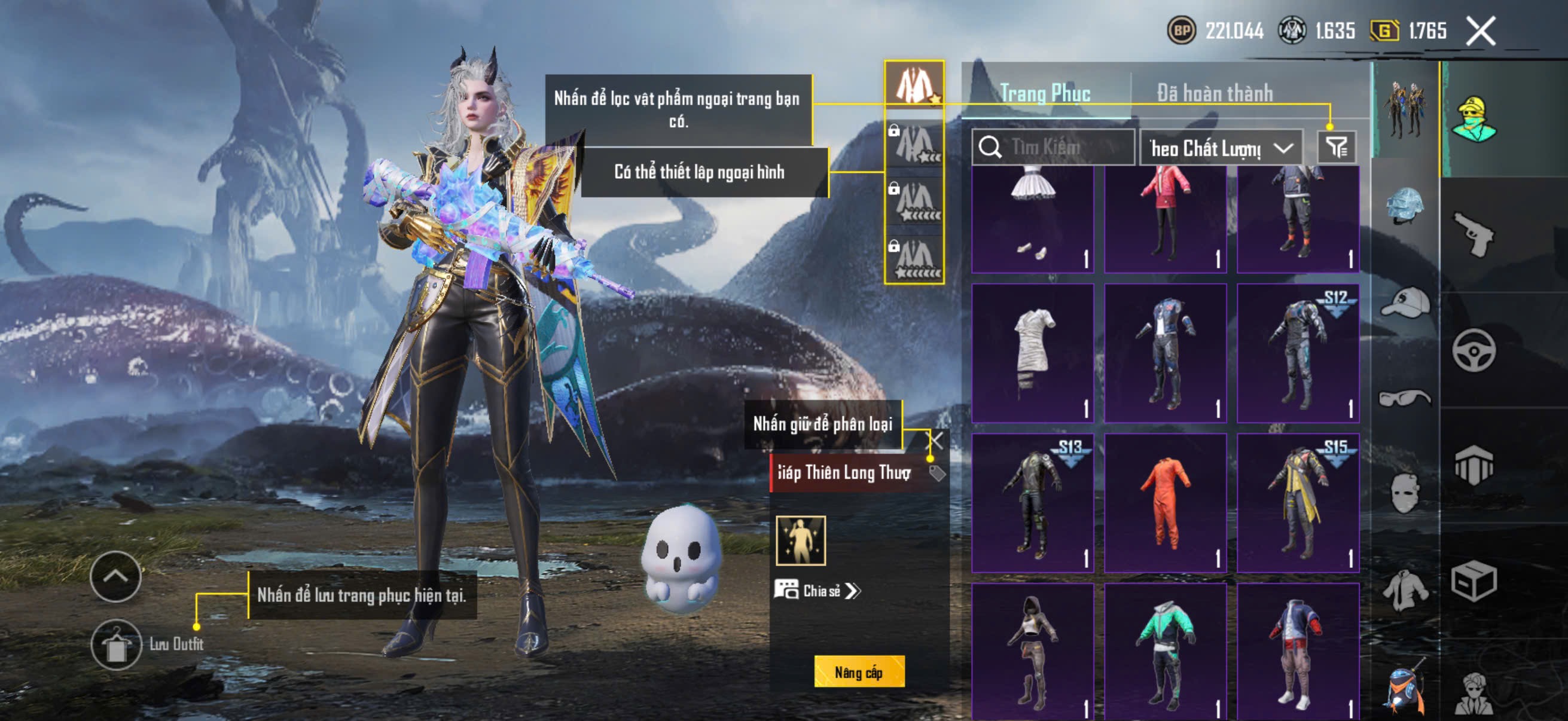Click the Tìm Kiếm search box
The width and height of the screenshot is (1568, 721).
[x=1053, y=147]
